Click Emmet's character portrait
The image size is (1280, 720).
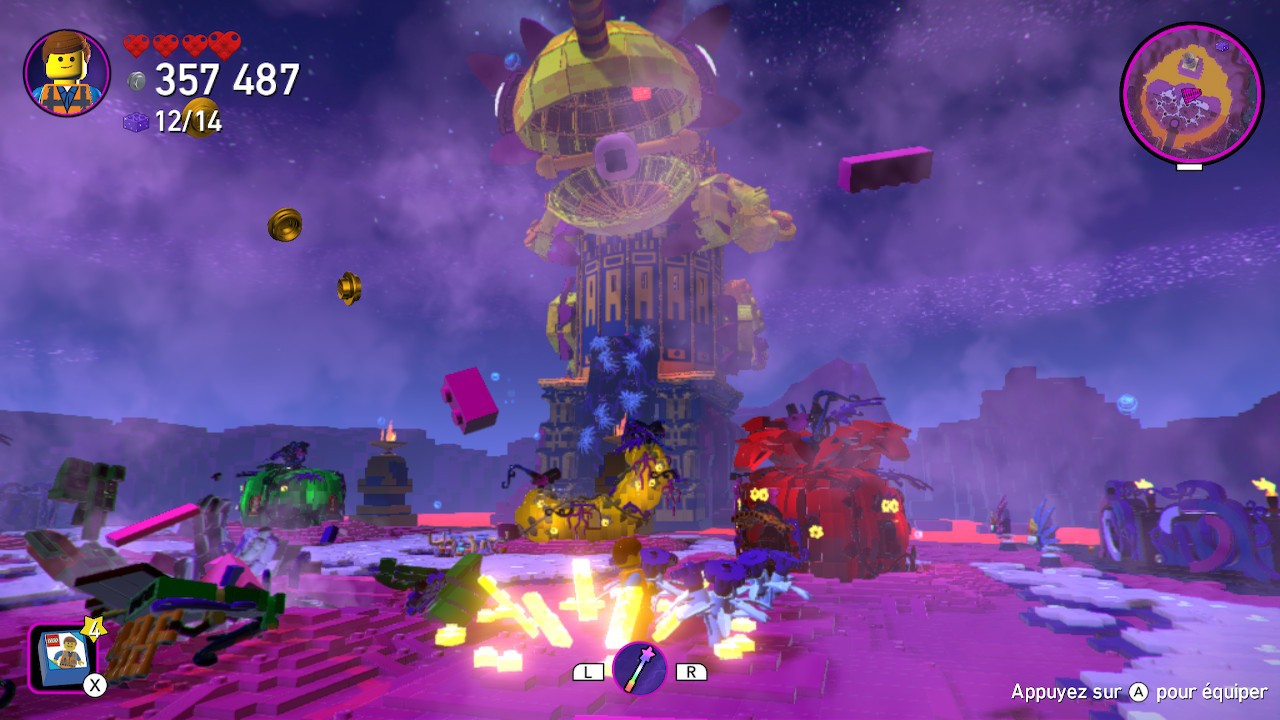(67, 73)
